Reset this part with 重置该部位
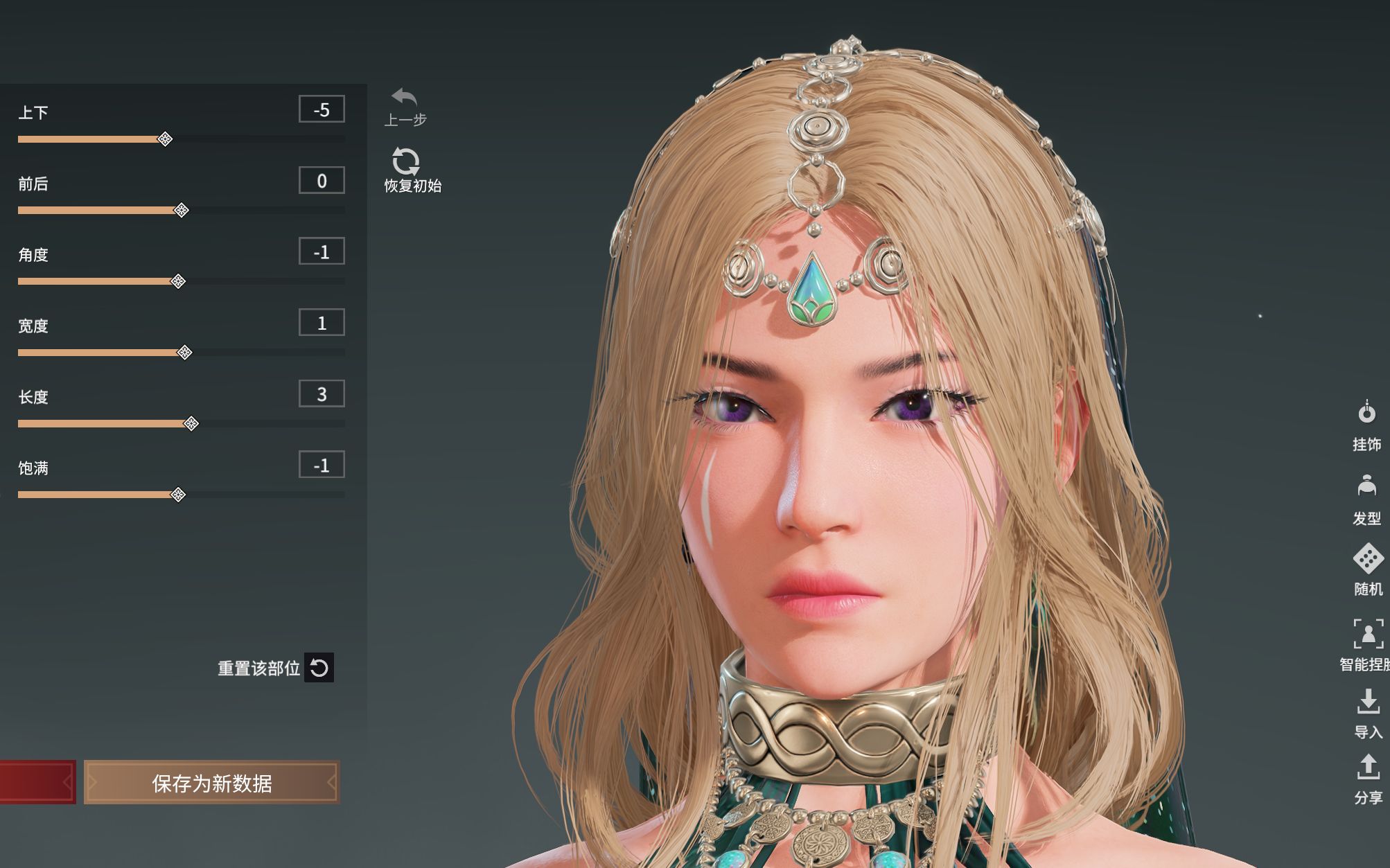 click(x=319, y=668)
